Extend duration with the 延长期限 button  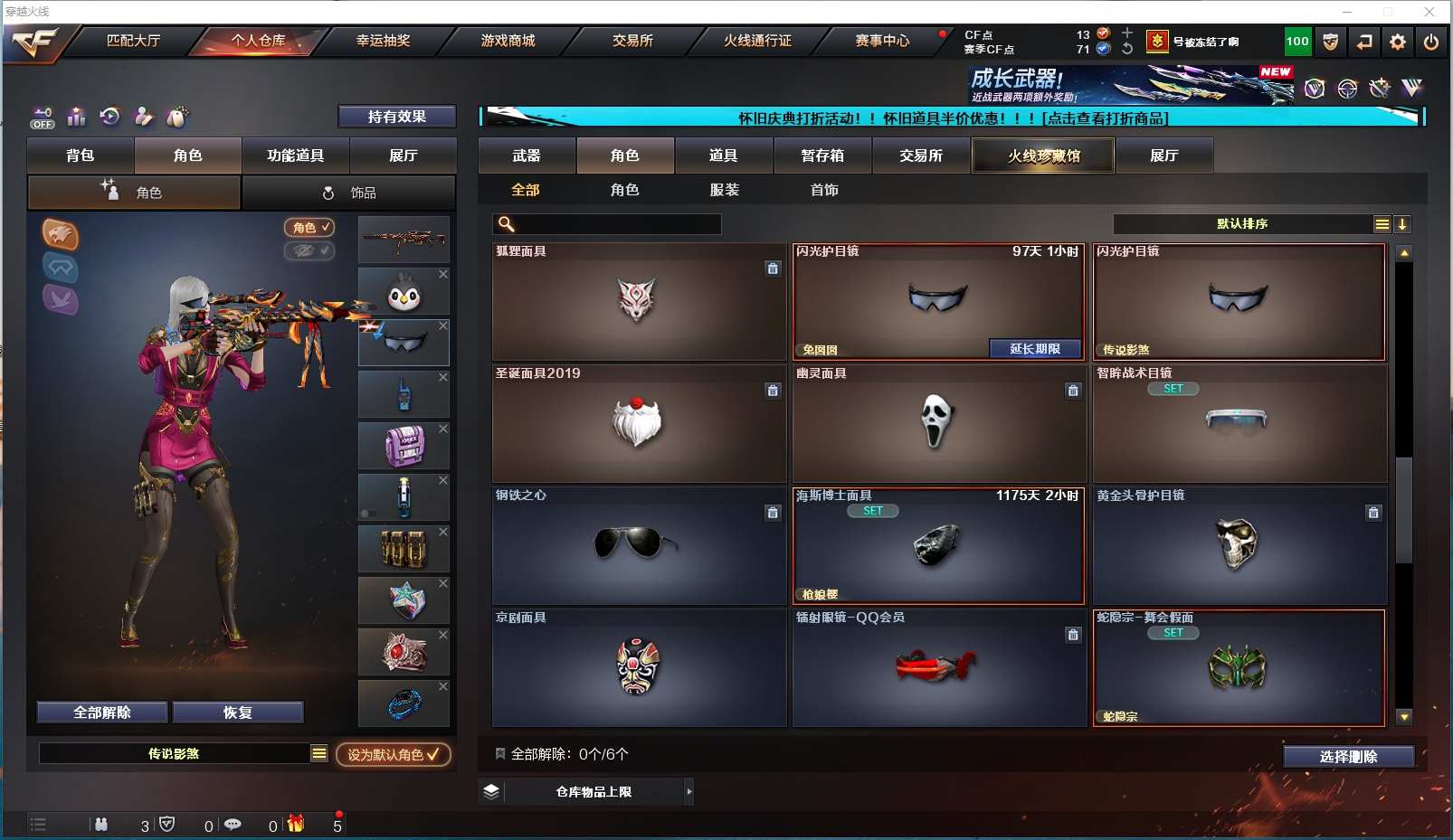point(1034,349)
